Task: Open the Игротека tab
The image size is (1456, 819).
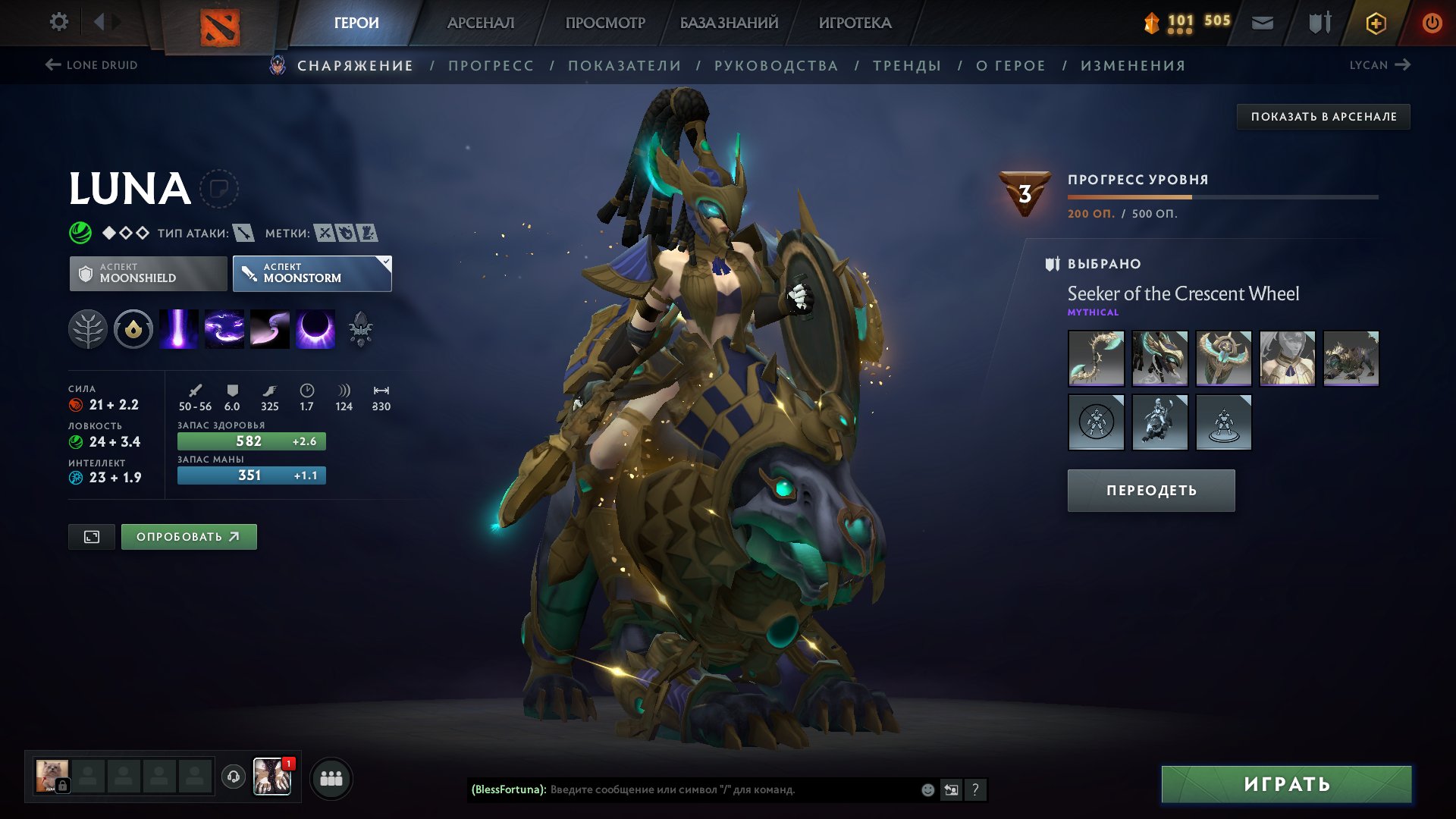Action: click(x=855, y=23)
